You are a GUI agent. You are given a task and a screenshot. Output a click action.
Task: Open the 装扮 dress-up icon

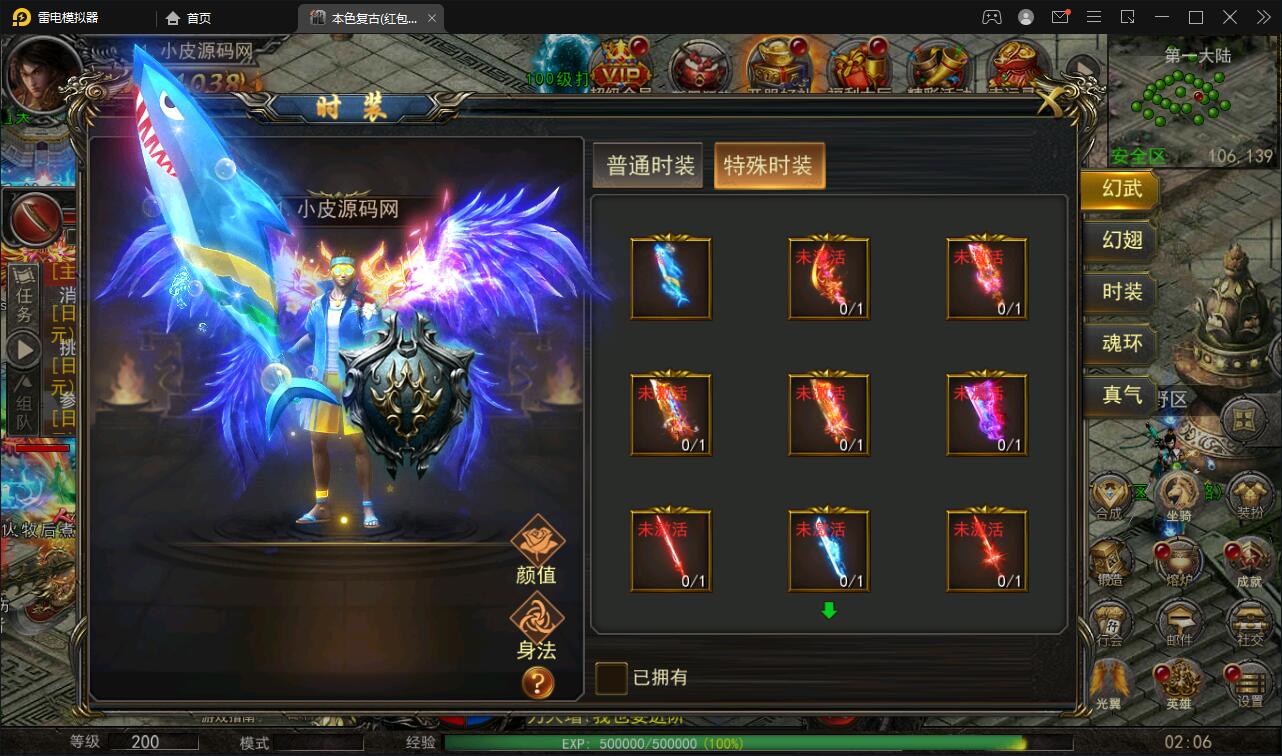point(1248,495)
